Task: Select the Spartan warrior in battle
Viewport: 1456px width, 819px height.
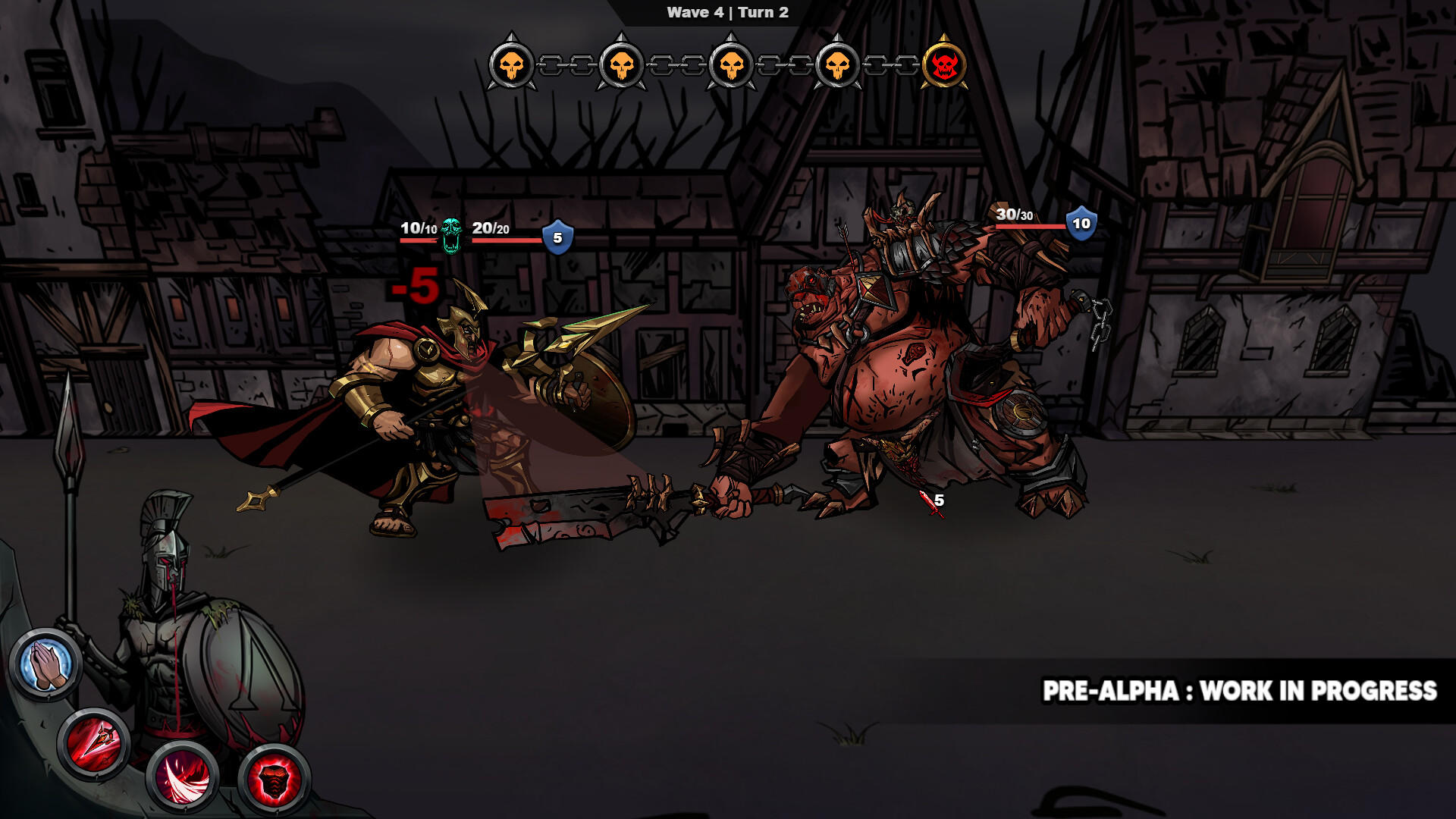Action: point(432,394)
